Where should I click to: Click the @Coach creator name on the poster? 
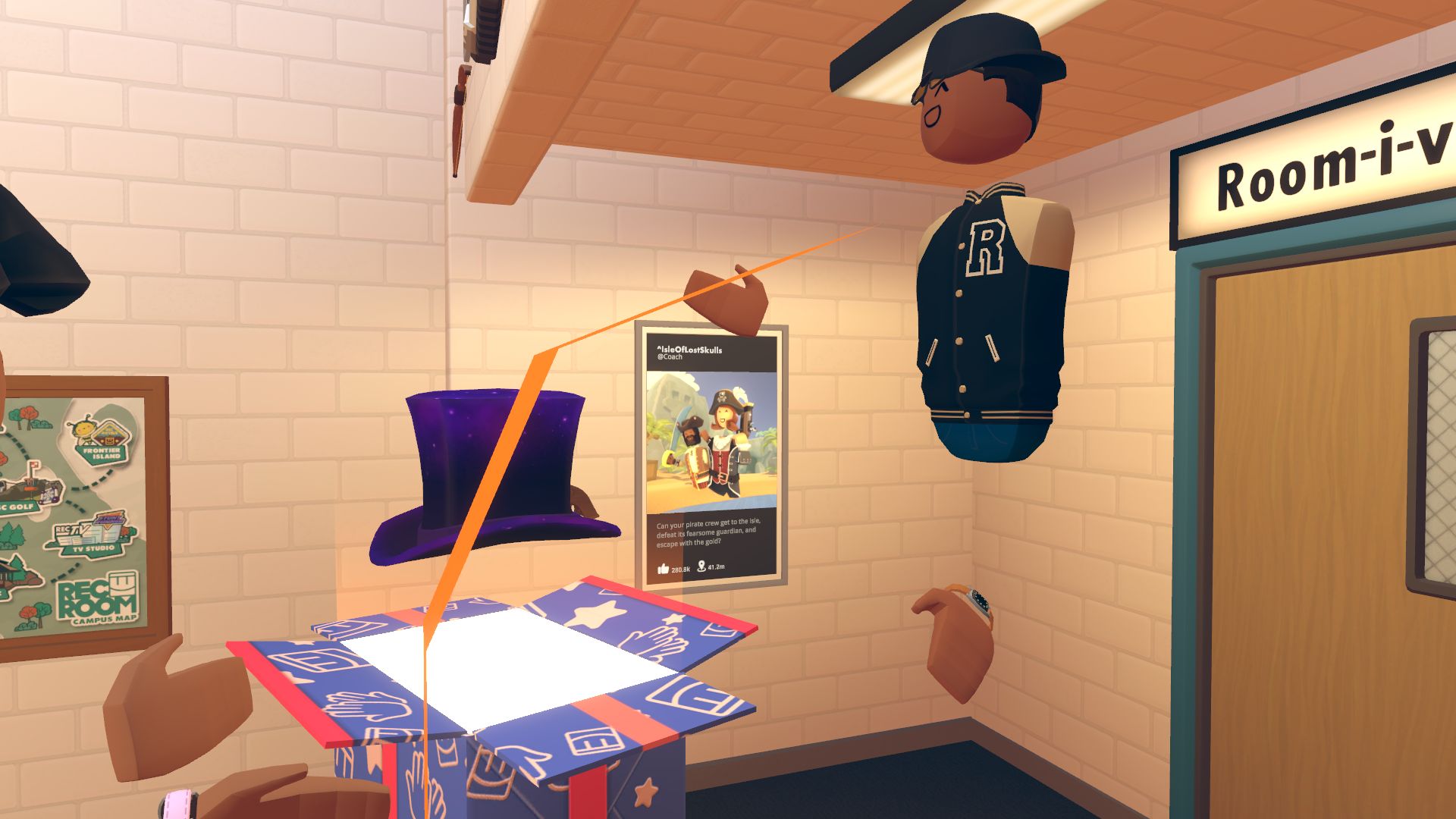tap(670, 357)
